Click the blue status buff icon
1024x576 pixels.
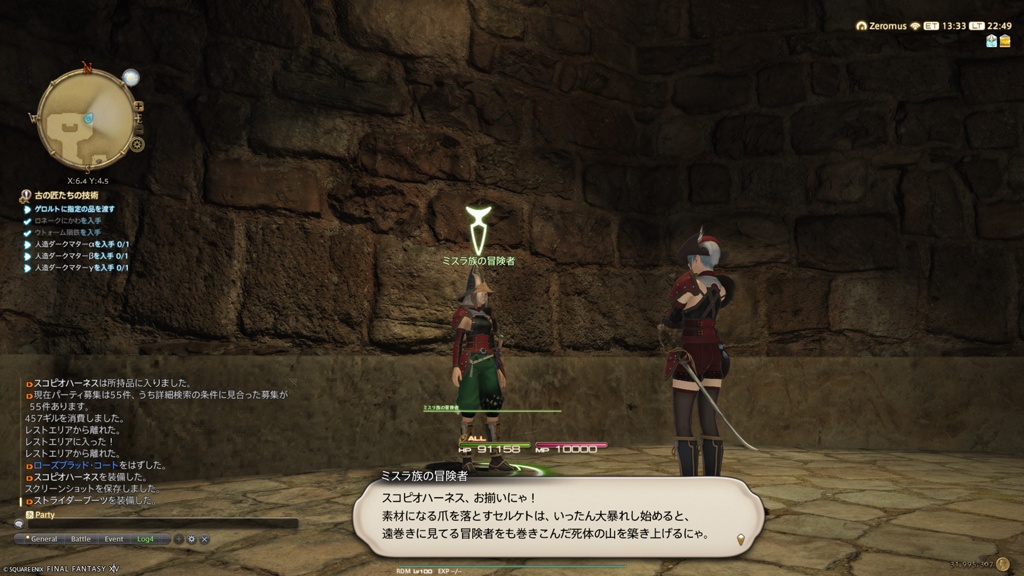pyautogui.click(x=991, y=41)
